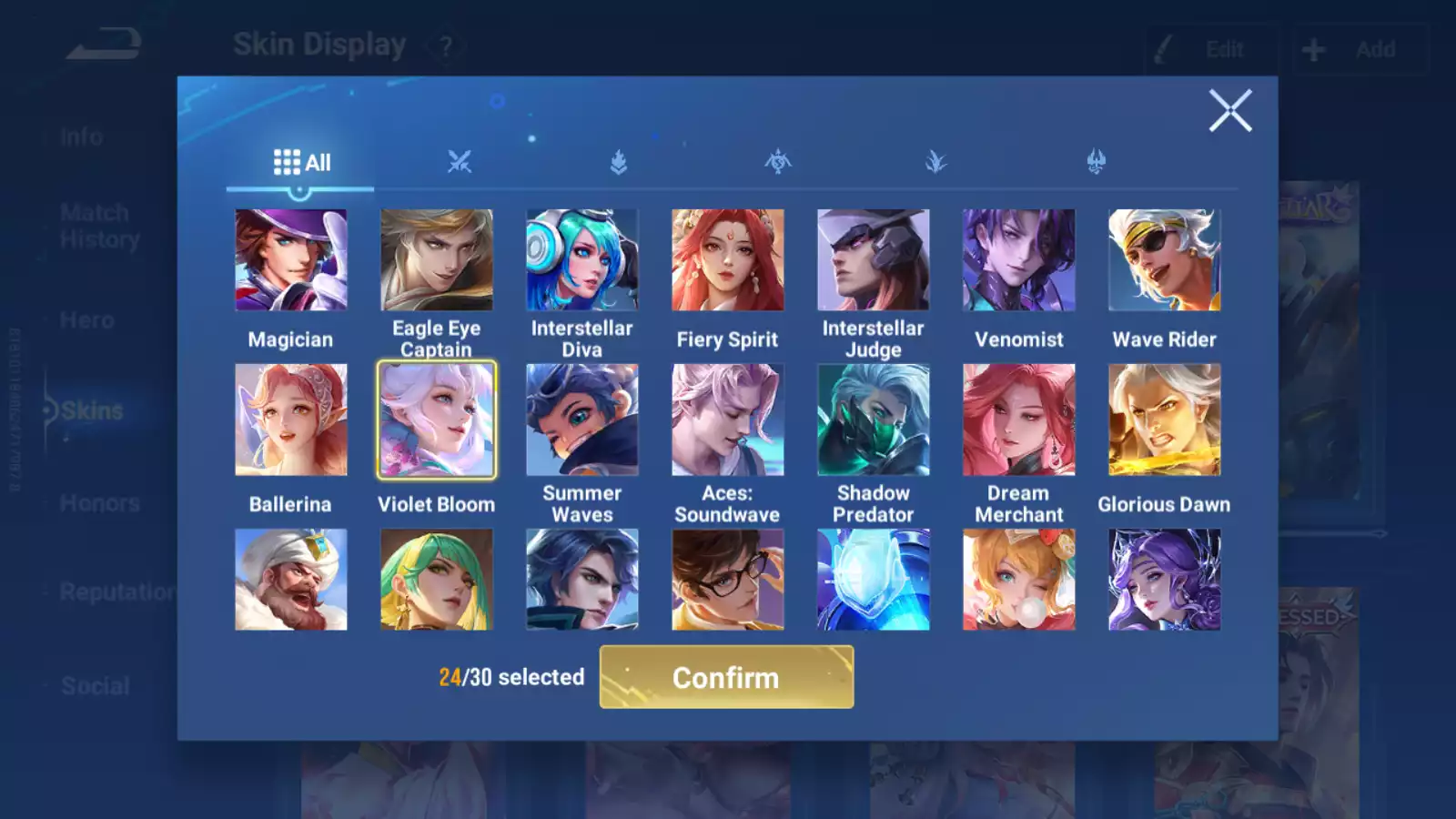This screenshot has width=1456, height=819.
Task: Select the Glorious Dawn skin
Action: (x=1164, y=420)
